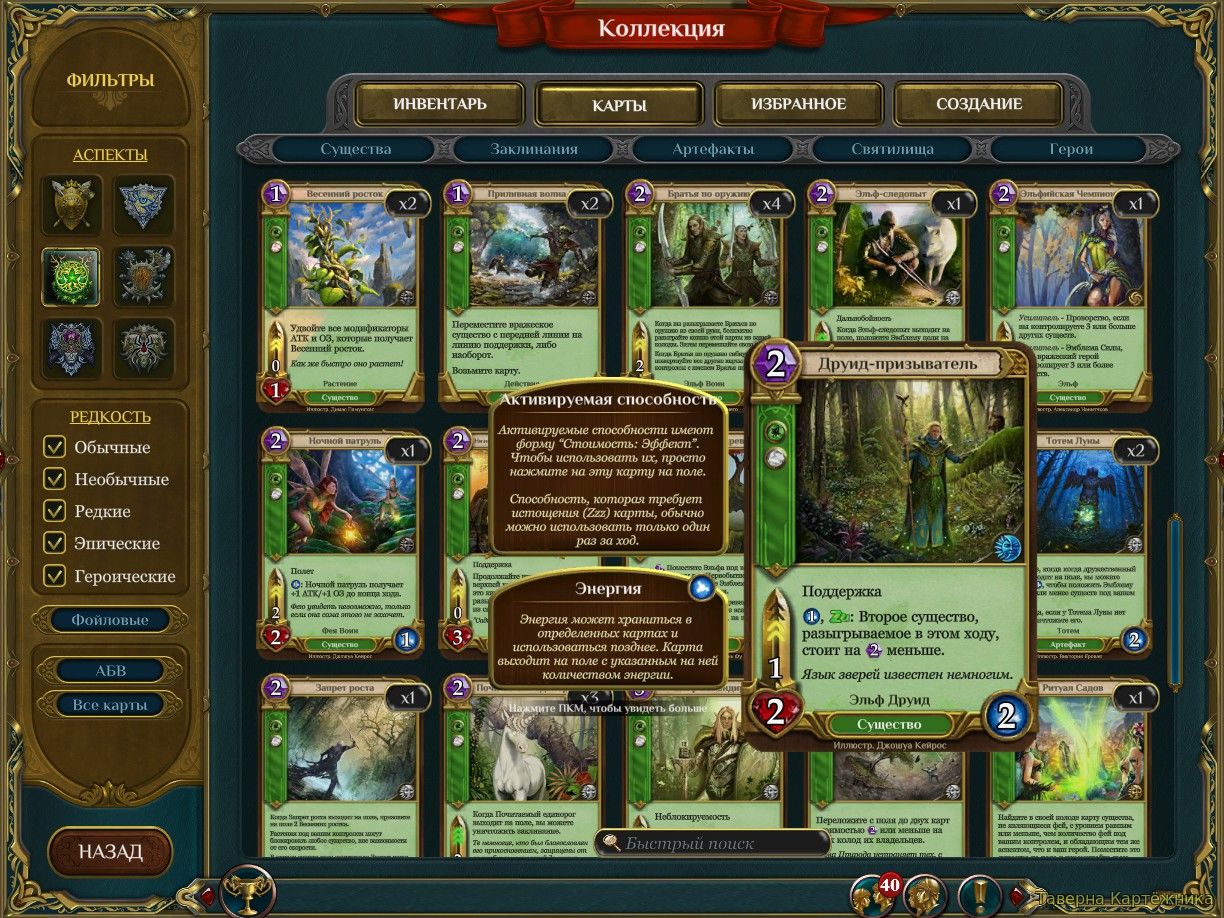Show the Существа card category
Viewport: 1224px width, 918px height.
[356, 149]
